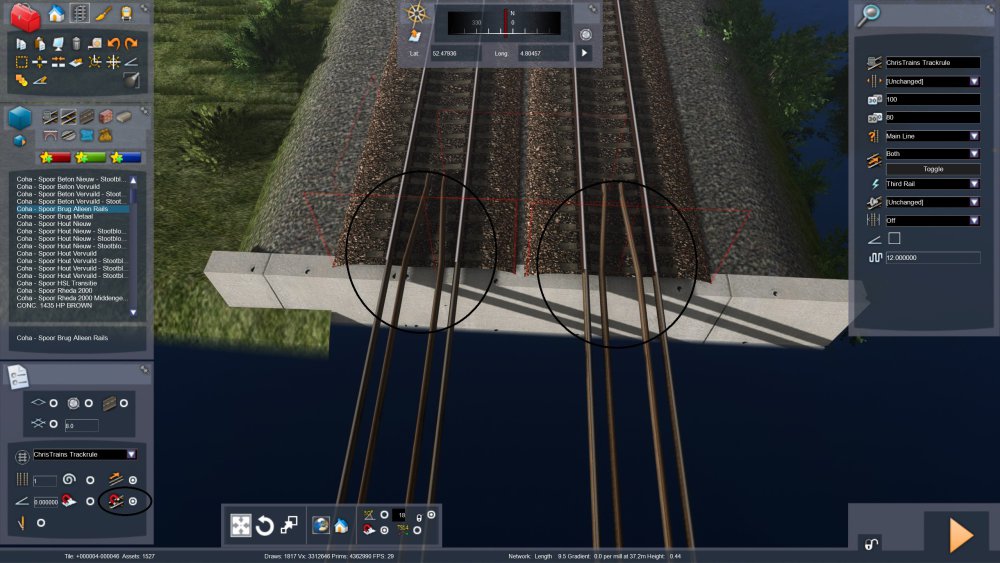The height and width of the screenshot is (563, 1000).
Task: Click the orange play arrow button
Action: click(960, 535)
